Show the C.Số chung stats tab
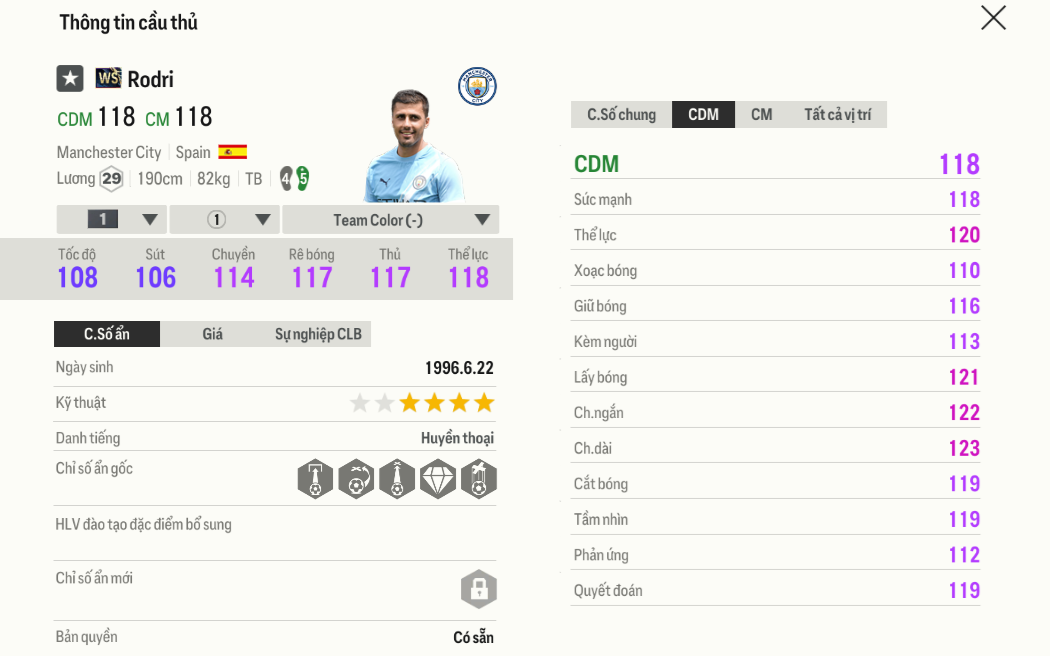 click(x=621, y=115)
